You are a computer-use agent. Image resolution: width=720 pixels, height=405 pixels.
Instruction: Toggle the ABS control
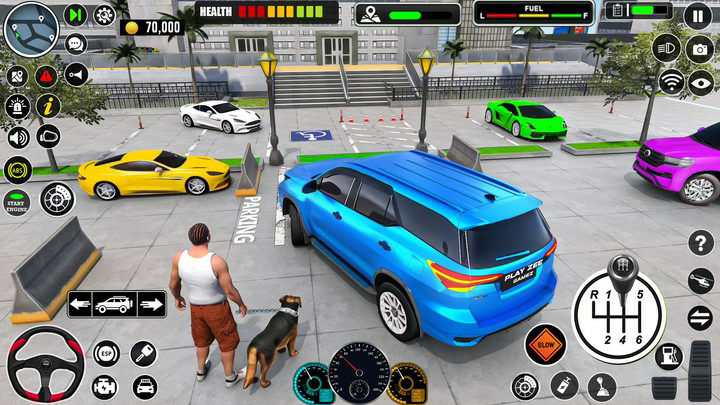(17, 169)
